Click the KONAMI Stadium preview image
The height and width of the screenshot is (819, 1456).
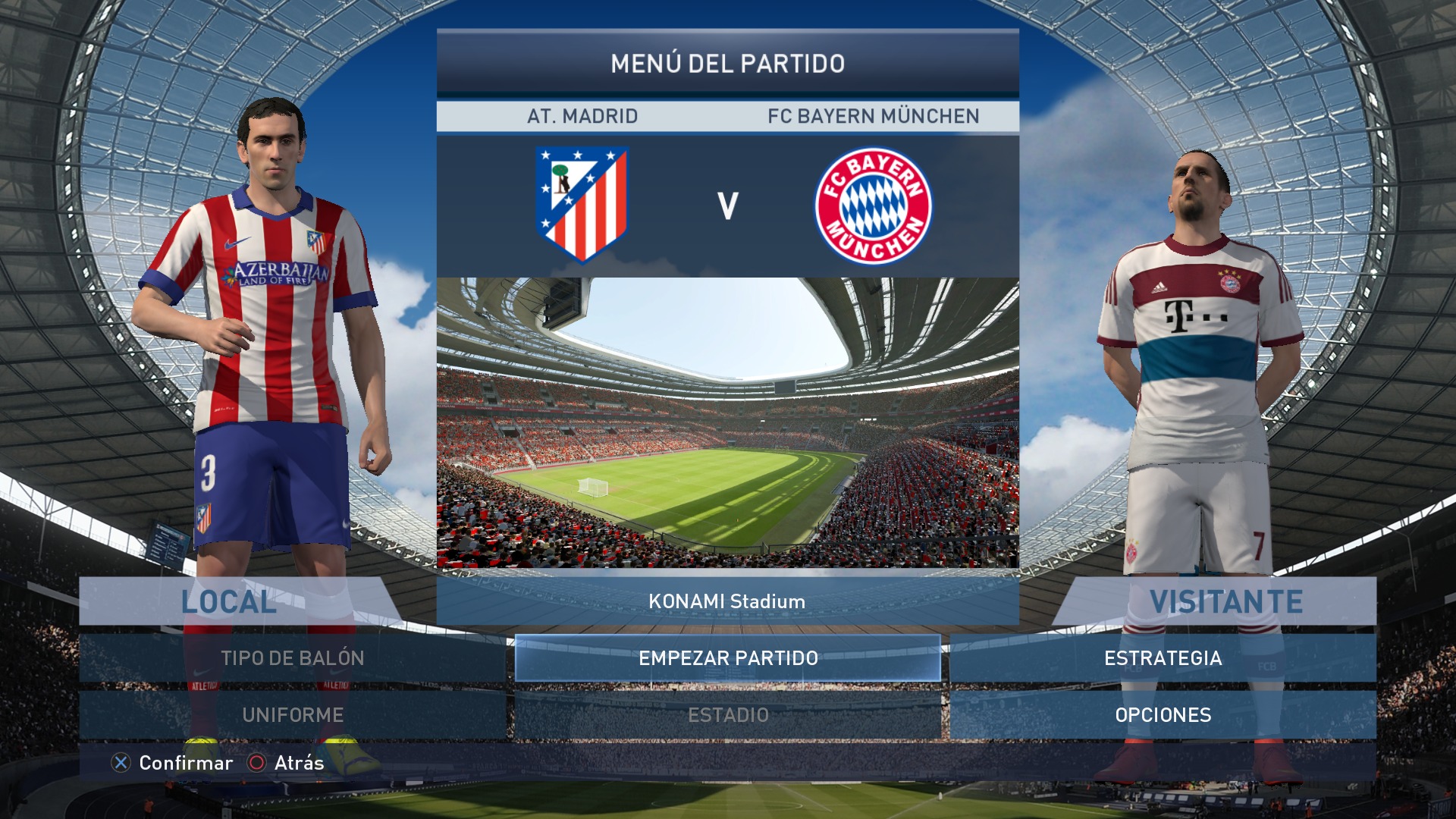728,422
